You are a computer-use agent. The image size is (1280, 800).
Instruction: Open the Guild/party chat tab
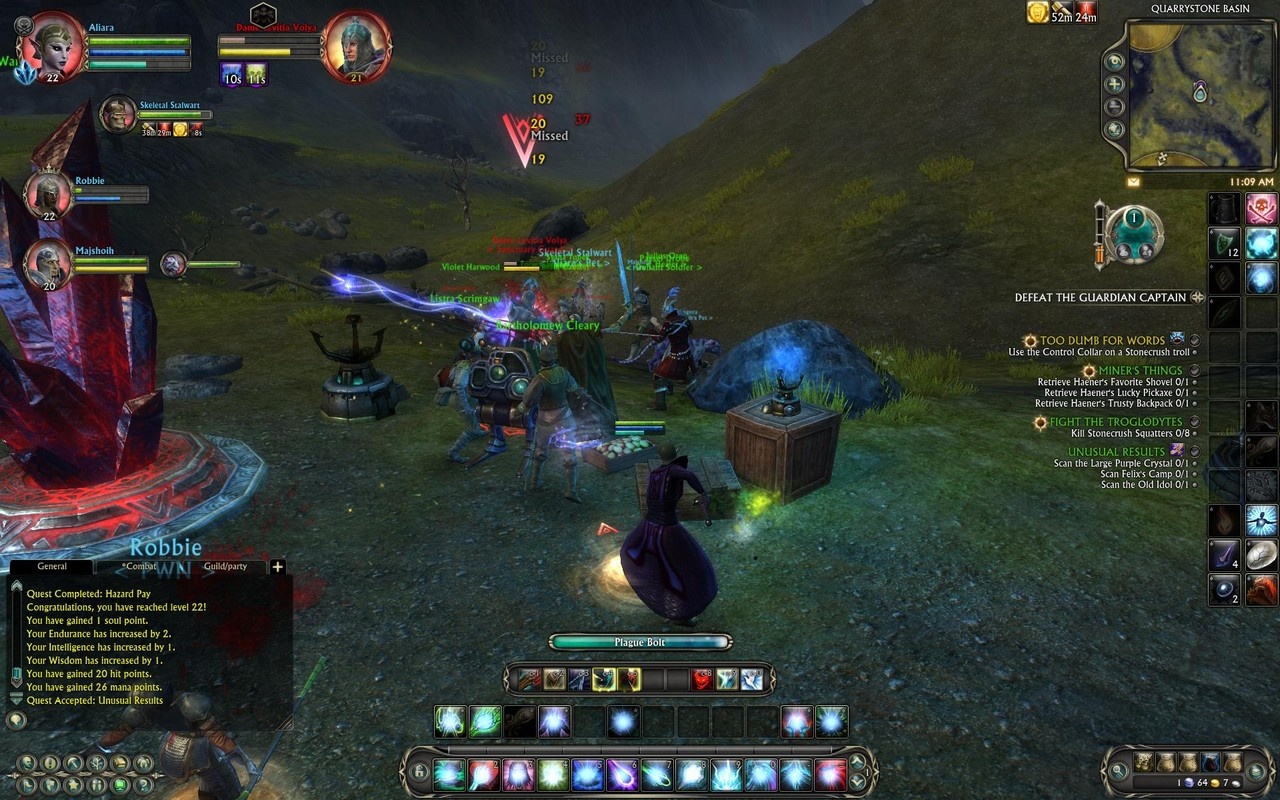pos(225,566)
